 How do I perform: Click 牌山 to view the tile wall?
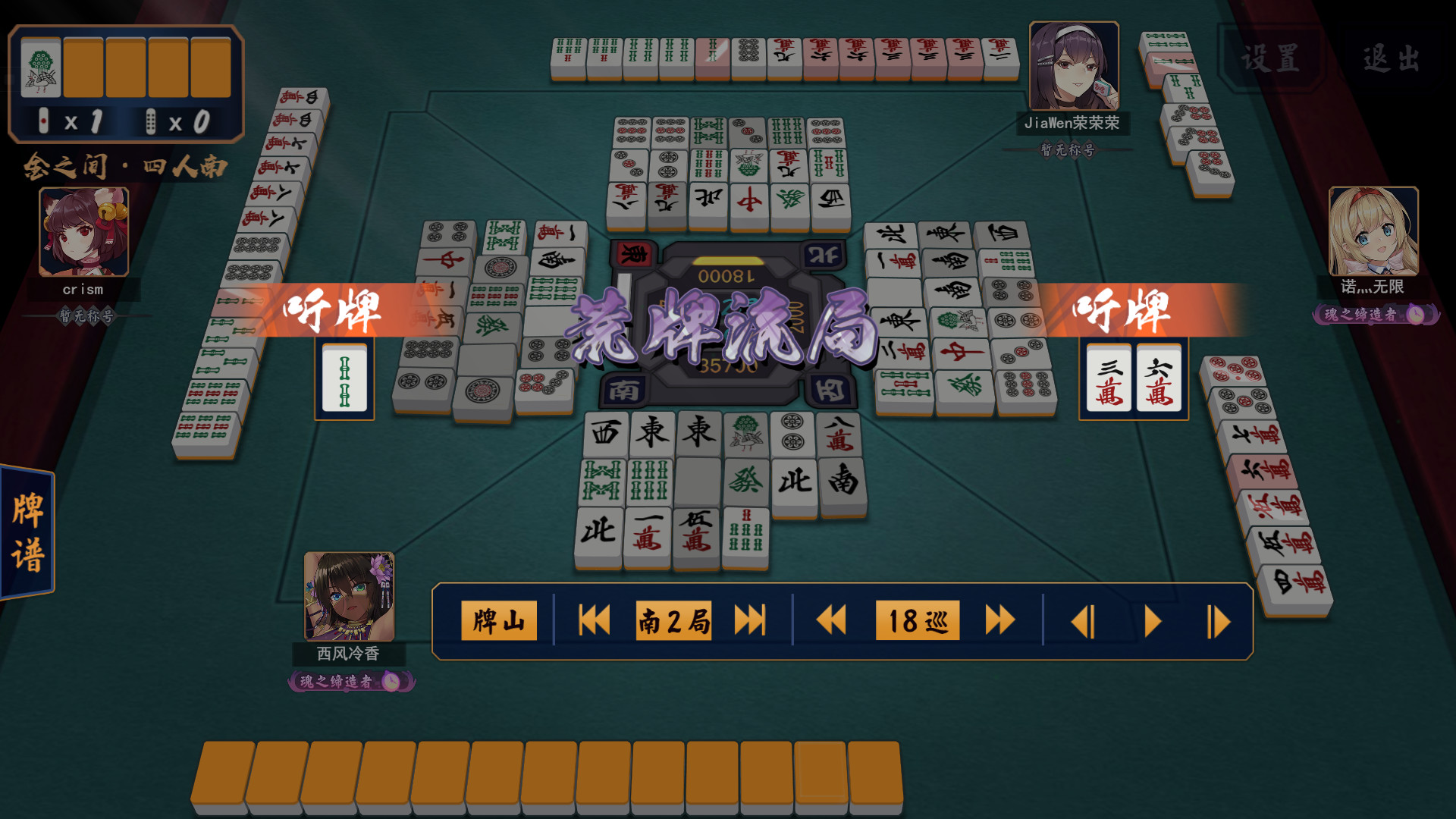pyautogui.click(x=498, y=620)
